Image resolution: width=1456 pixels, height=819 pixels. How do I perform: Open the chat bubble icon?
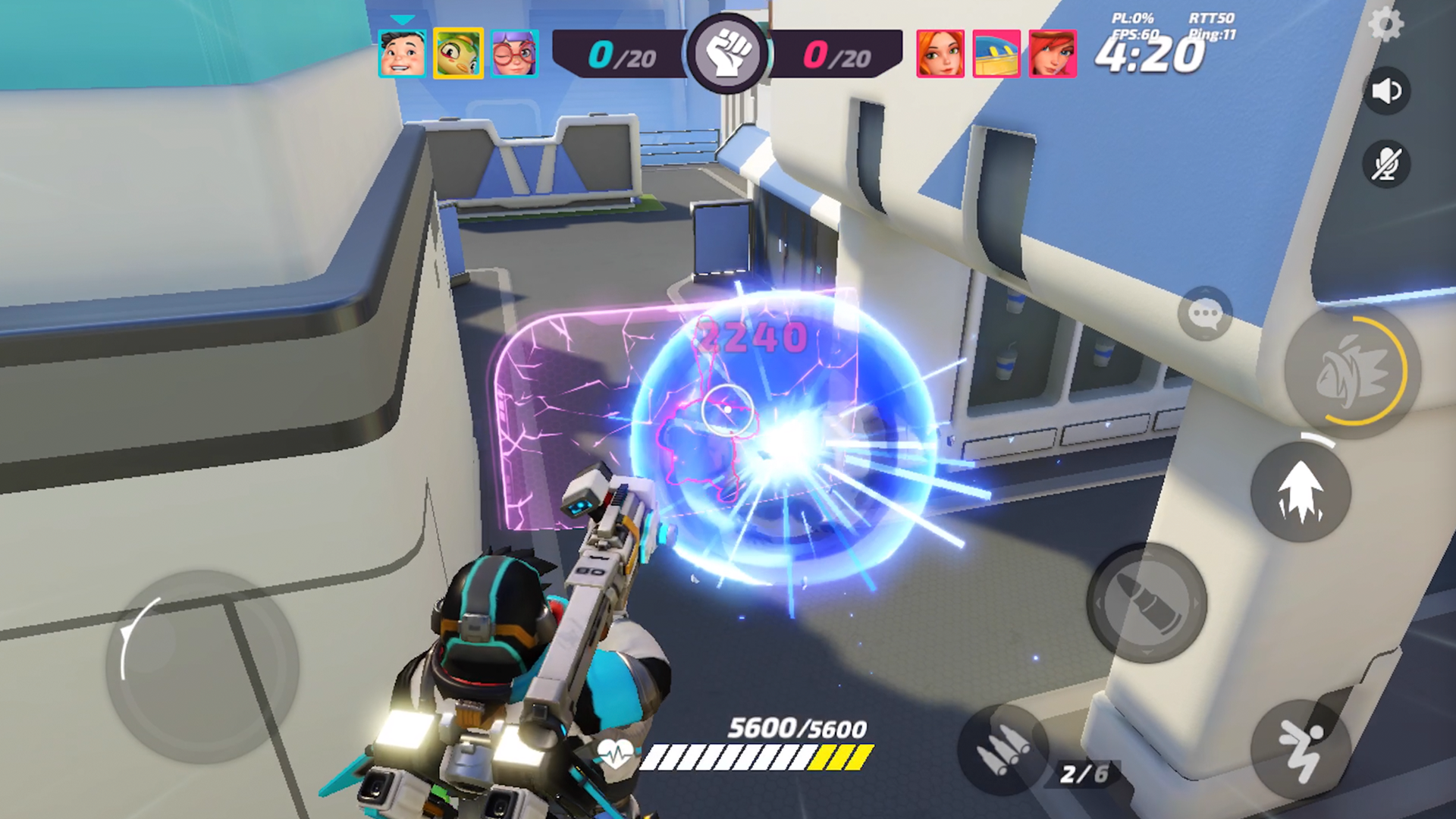click(1206, 314)
